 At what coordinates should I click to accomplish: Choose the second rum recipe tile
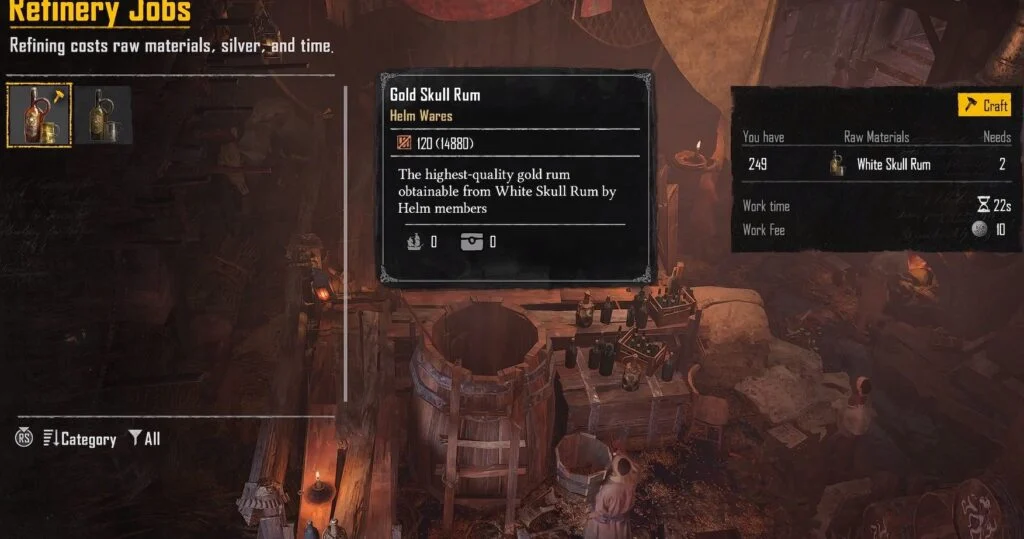pos(104,115)
